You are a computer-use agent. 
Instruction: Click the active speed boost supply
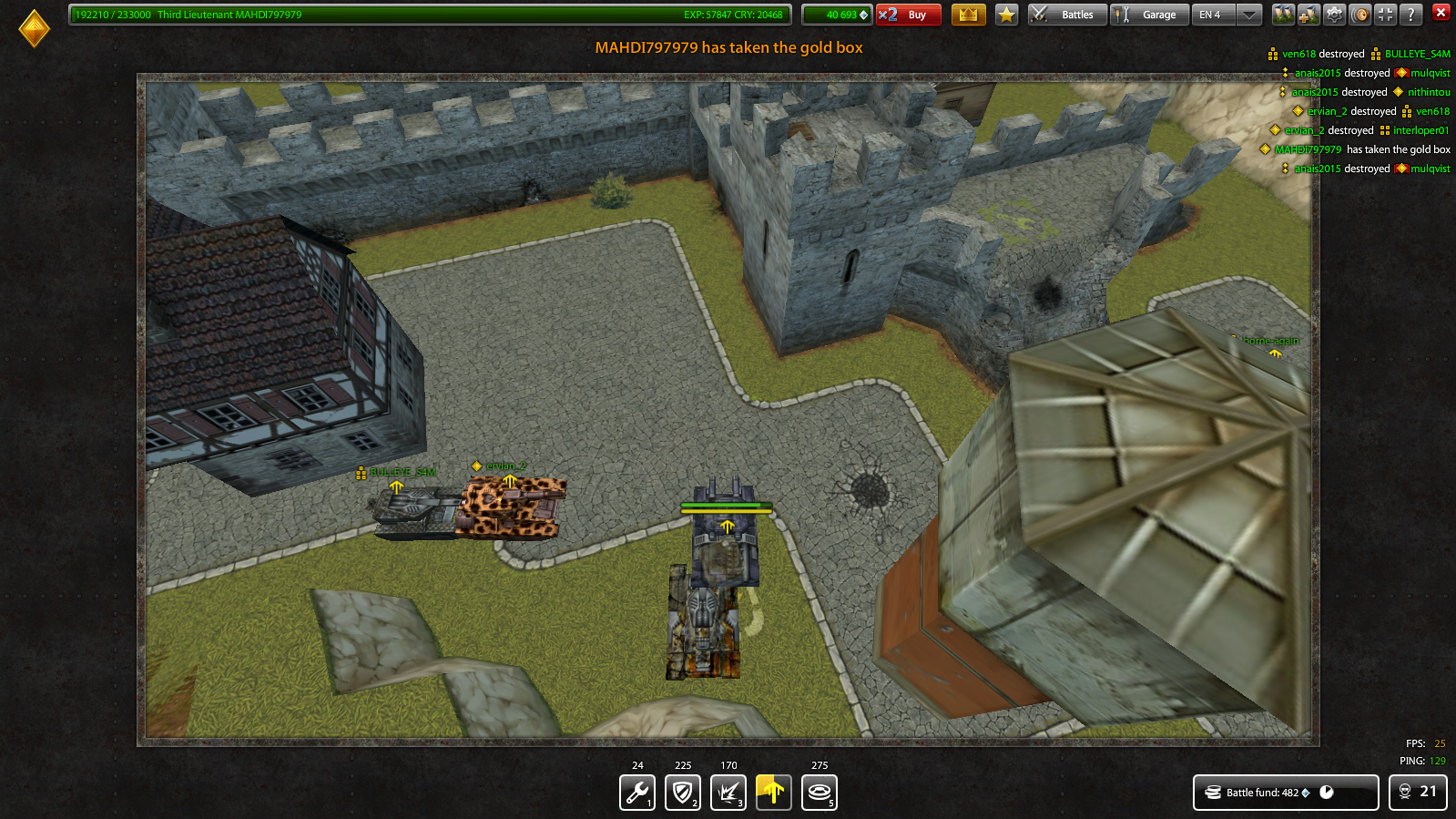(x=773, y=792)
